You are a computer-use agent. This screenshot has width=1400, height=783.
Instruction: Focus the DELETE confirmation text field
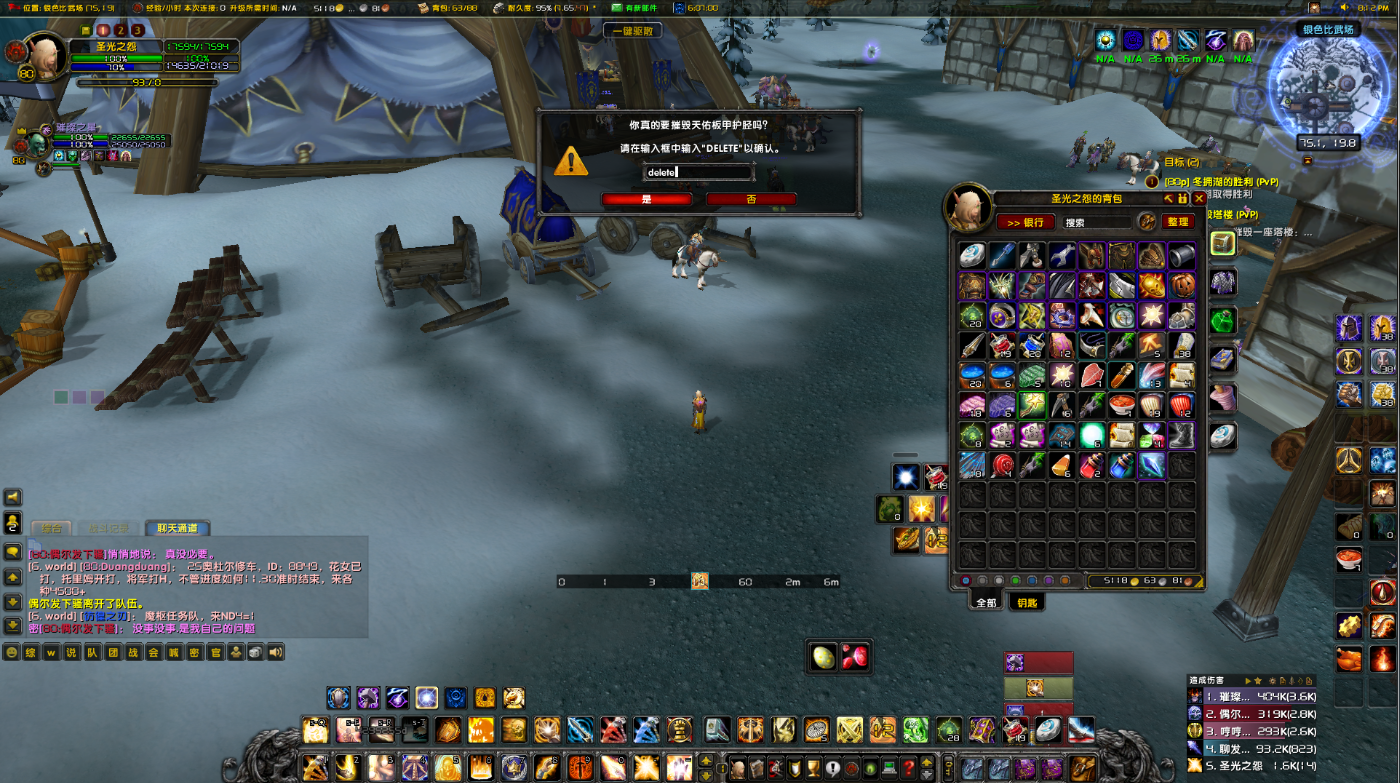point(698,172)
